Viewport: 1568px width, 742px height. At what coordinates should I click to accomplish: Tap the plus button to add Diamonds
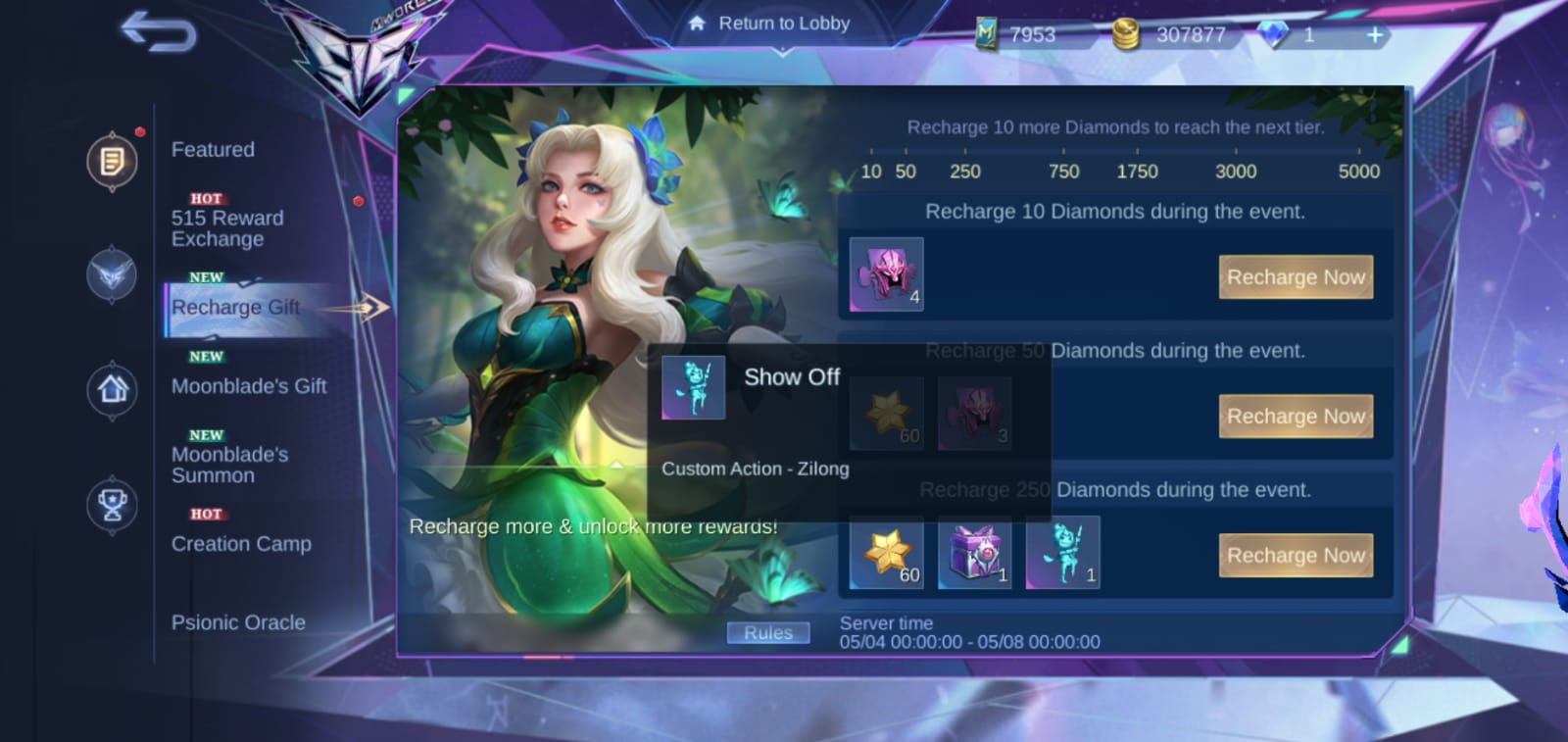click(x=1374, y=34)
